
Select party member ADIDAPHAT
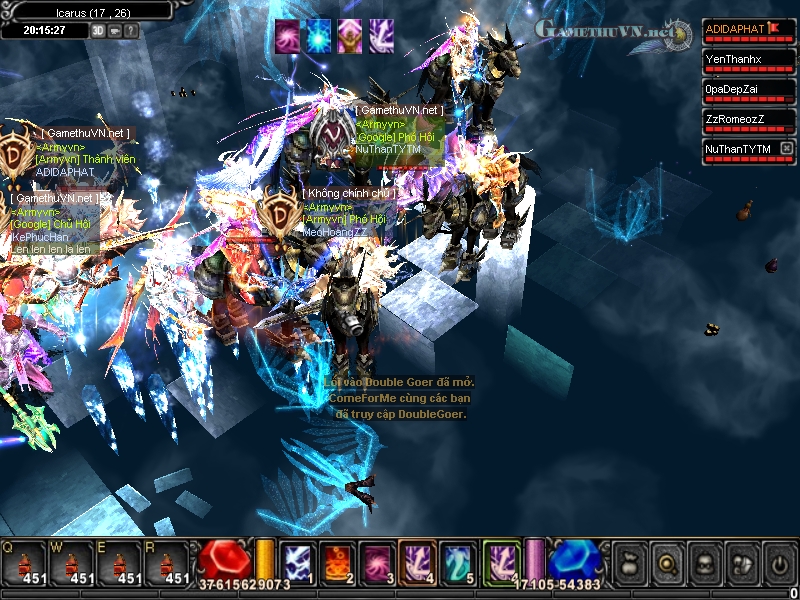click(740, 30)
